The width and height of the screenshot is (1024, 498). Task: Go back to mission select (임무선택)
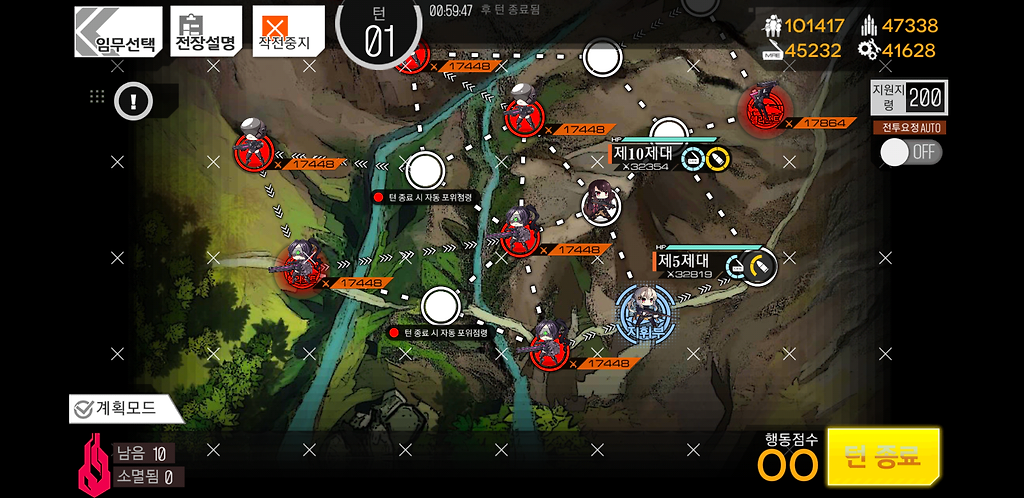(x=118, y=32)
